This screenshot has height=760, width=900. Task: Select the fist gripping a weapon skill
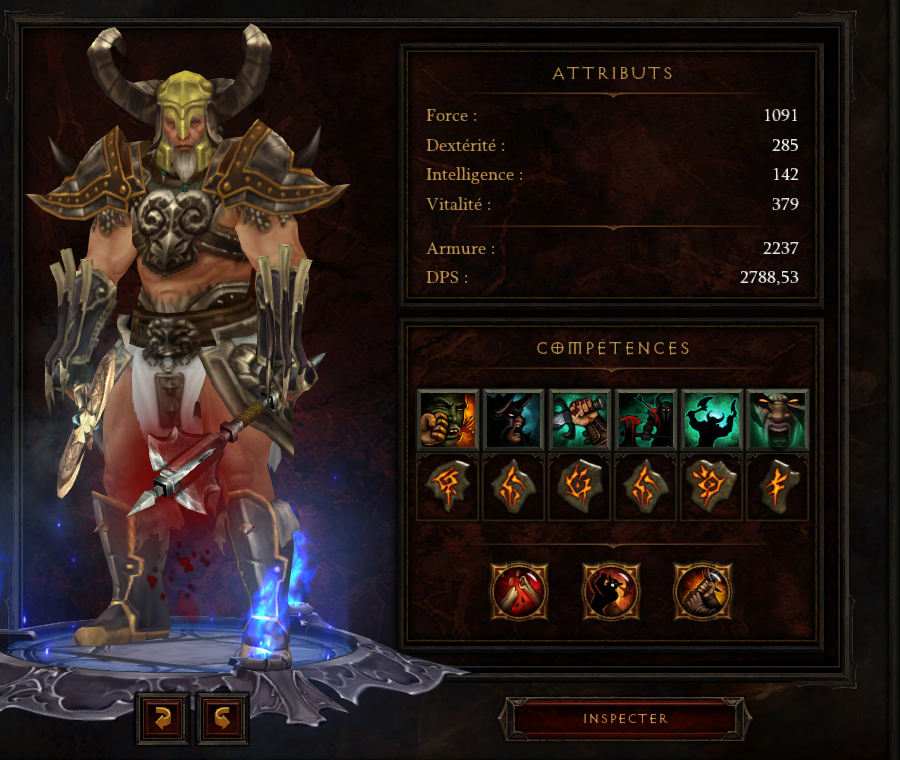tap(579, 420)
